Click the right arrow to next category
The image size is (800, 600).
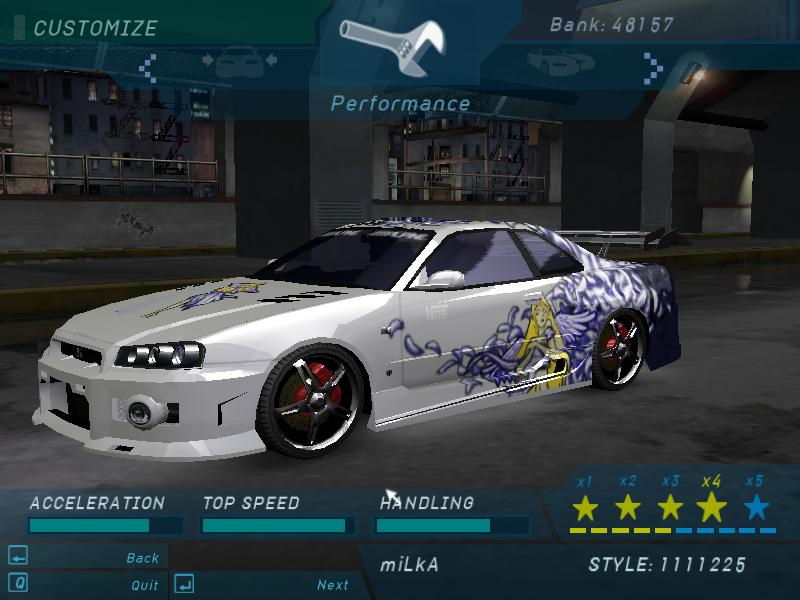(653, 68)
